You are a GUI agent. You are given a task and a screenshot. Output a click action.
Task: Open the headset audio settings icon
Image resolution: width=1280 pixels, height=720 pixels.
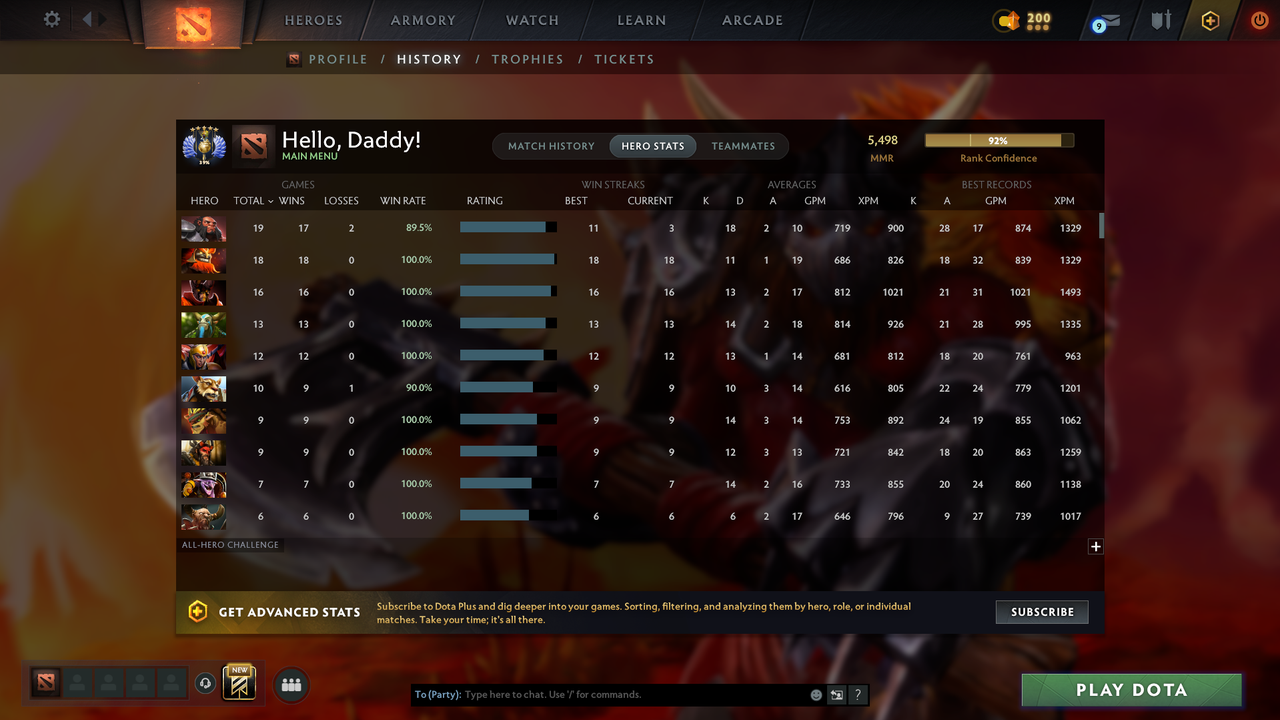tap(206, 684)
